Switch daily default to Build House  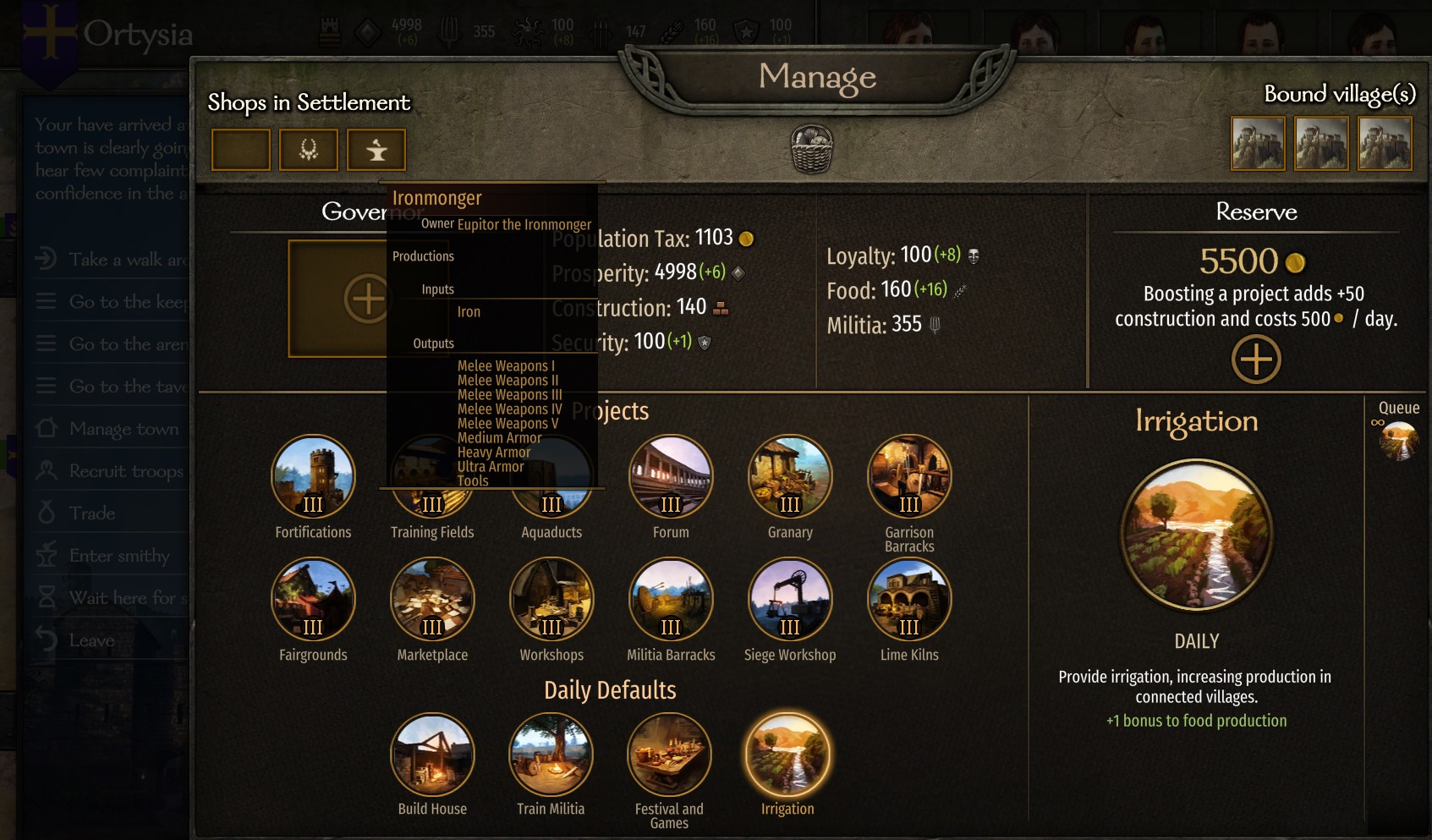click(x=432, y=754)
